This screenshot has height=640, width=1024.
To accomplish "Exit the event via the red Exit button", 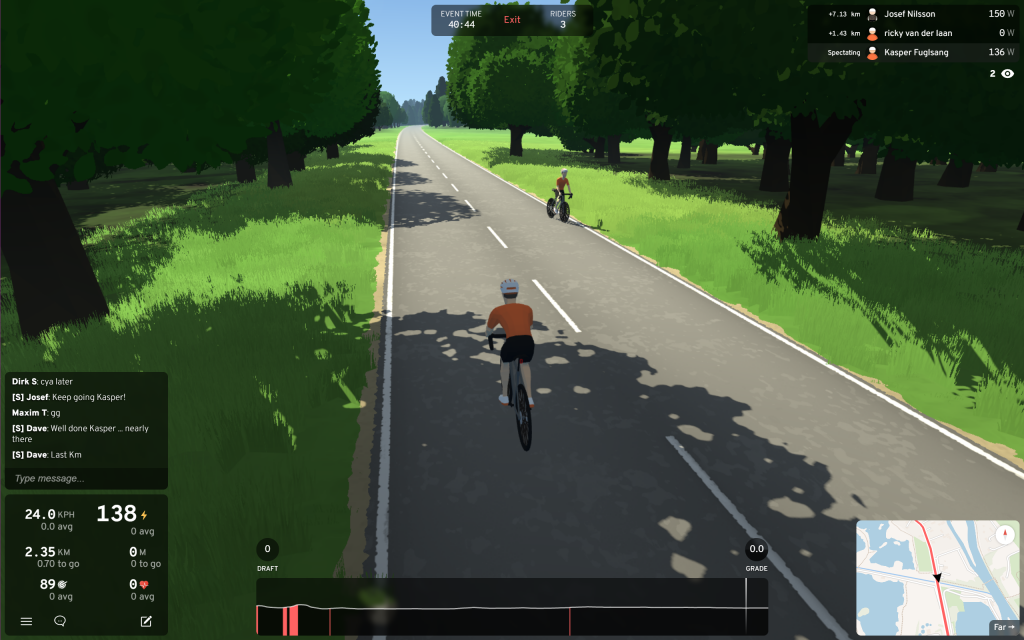I will [512, 20].
